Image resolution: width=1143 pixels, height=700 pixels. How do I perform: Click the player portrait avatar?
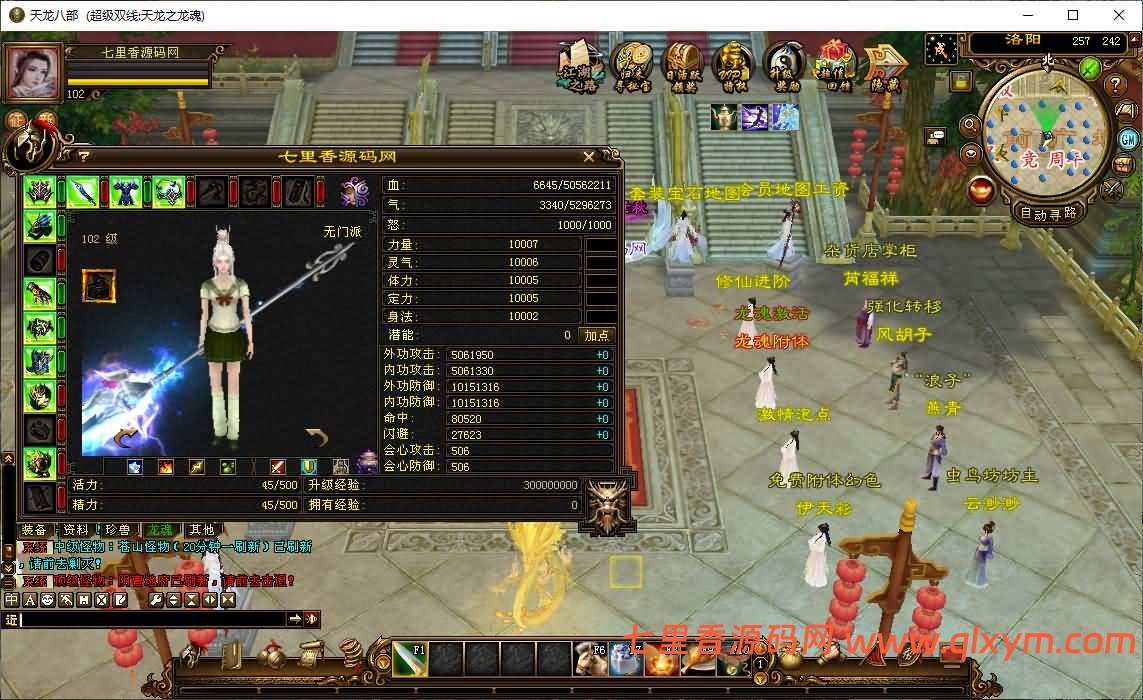(x=33, y=73)
